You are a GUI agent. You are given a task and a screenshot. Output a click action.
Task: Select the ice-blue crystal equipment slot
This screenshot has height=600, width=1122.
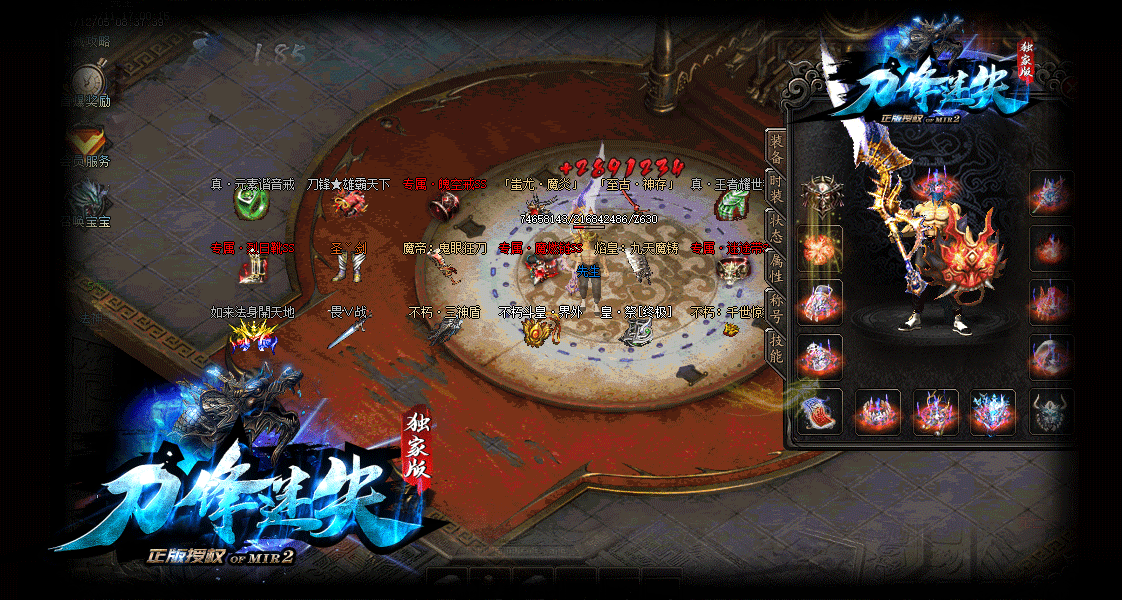[993, 411]
